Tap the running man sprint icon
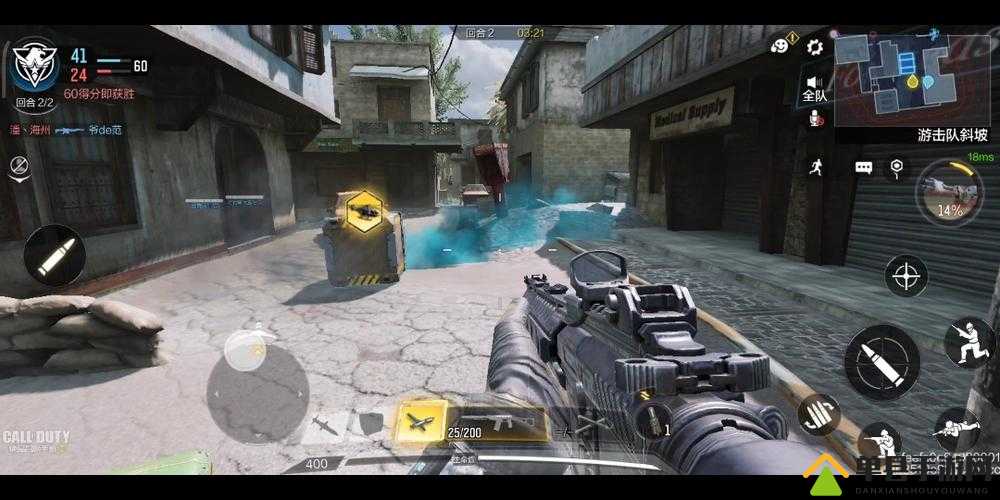Screen dimensions: 1000x500 [x=816, y=167]
